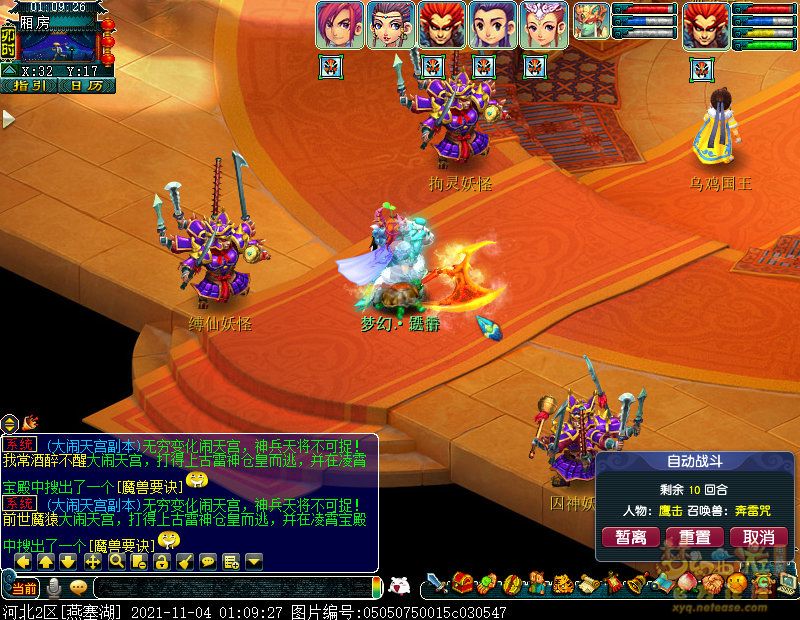Open the 日历 calendar
This screenshot has height=620, width=800.
coord(87,86)
